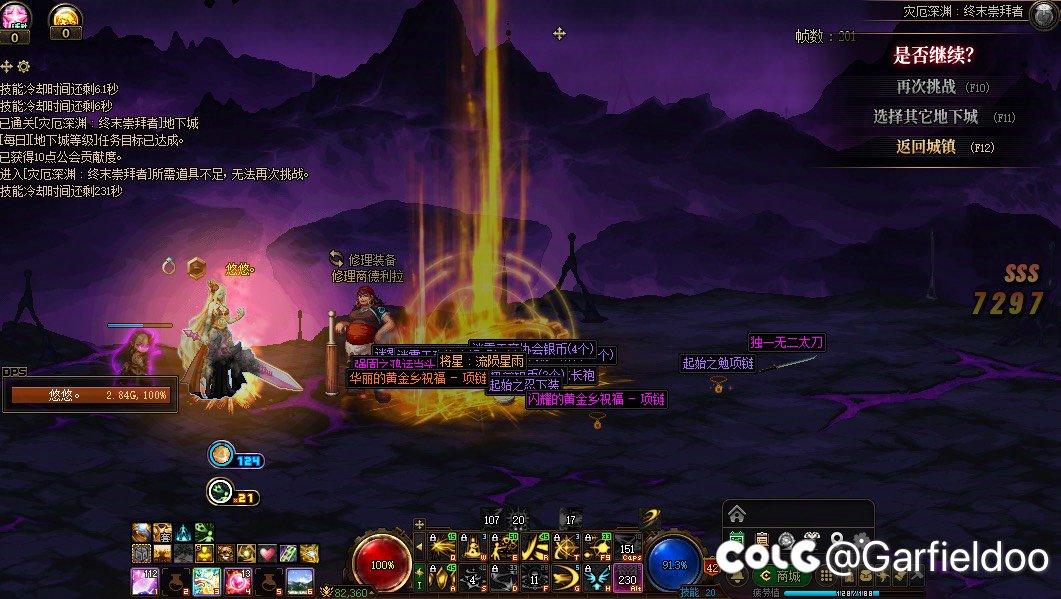Screen dimensions: 1061x599
Task: Choose 再次挑战 to retry the dungeon
Action: [x=926, y=87]
